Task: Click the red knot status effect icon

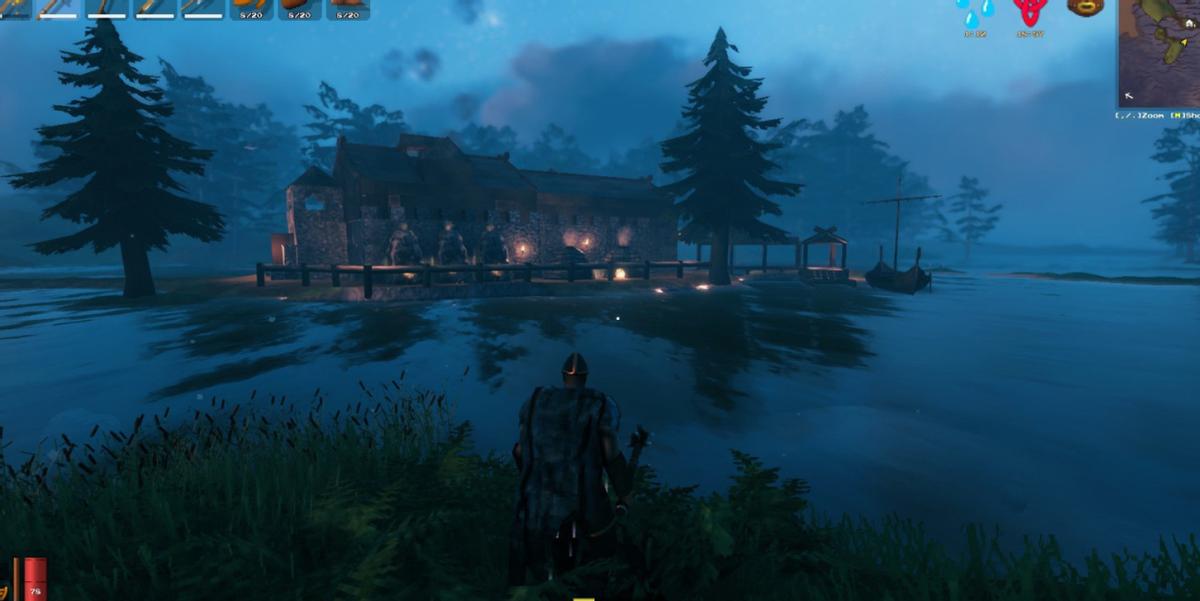Action: click(x=1030, y=12)
